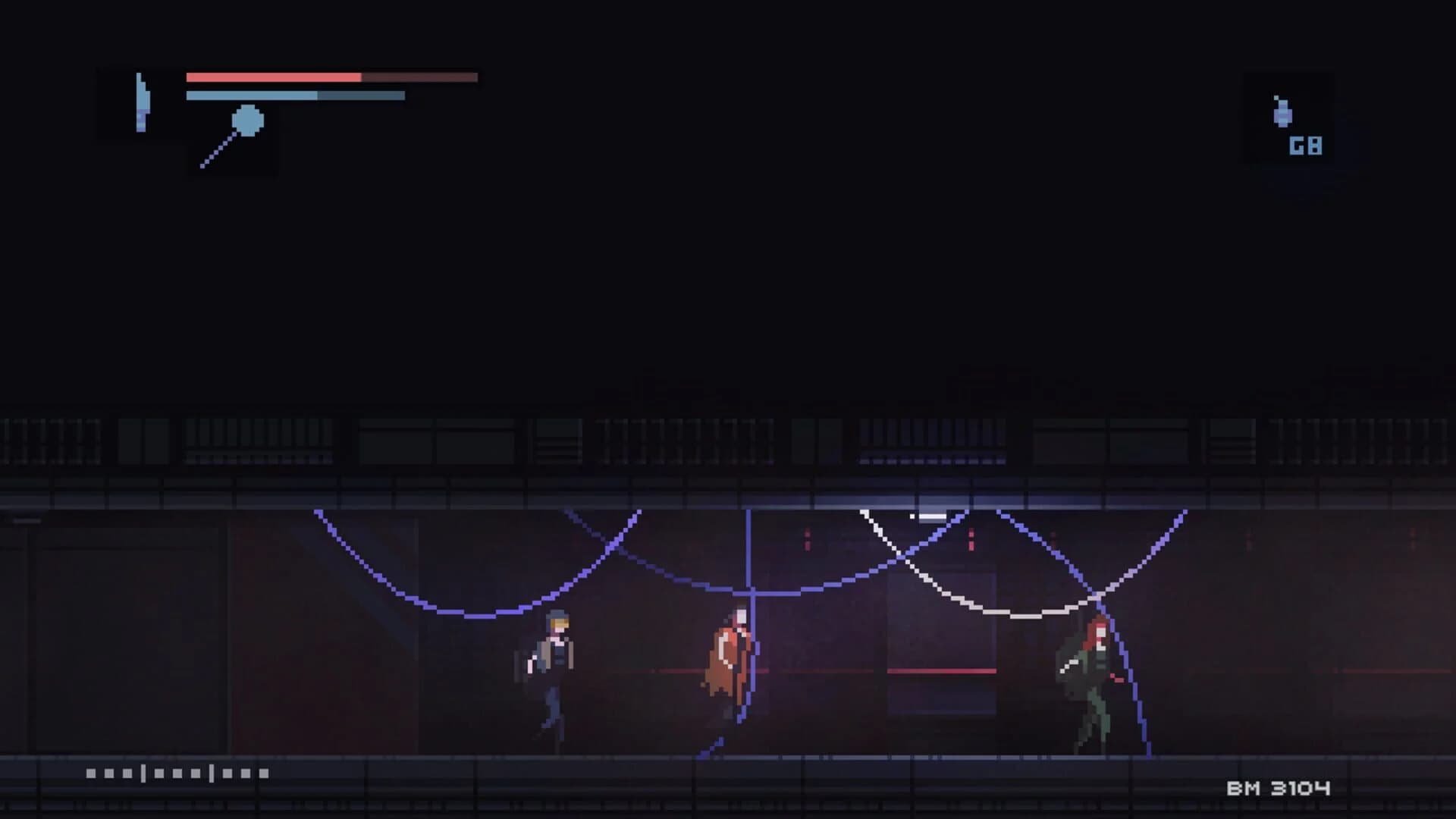Click the red health bar
Image resolution: width=1456 pixels, height=819 pixels.
tap(273, 77)
